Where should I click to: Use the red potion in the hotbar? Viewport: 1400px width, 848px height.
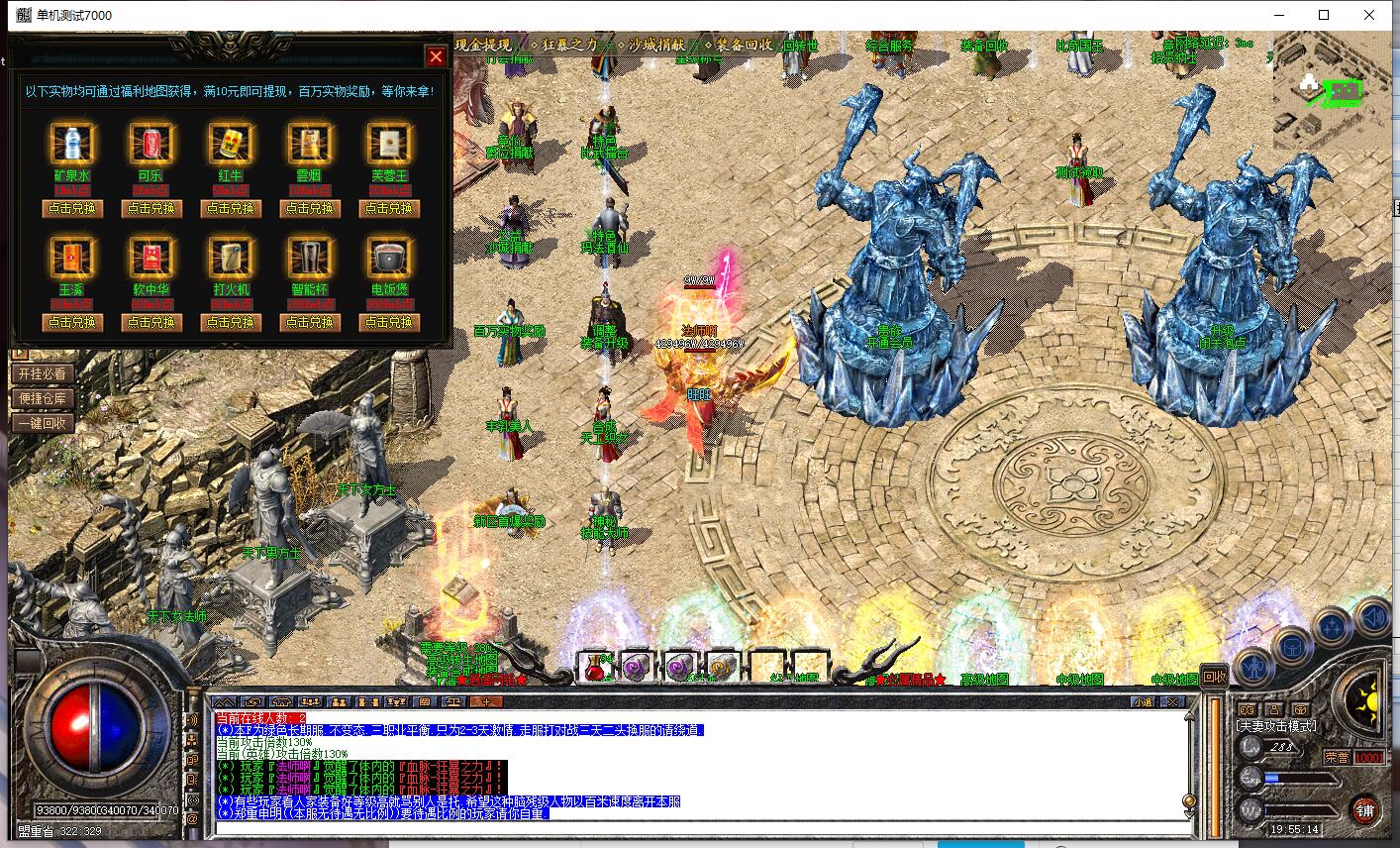[596, 667]
